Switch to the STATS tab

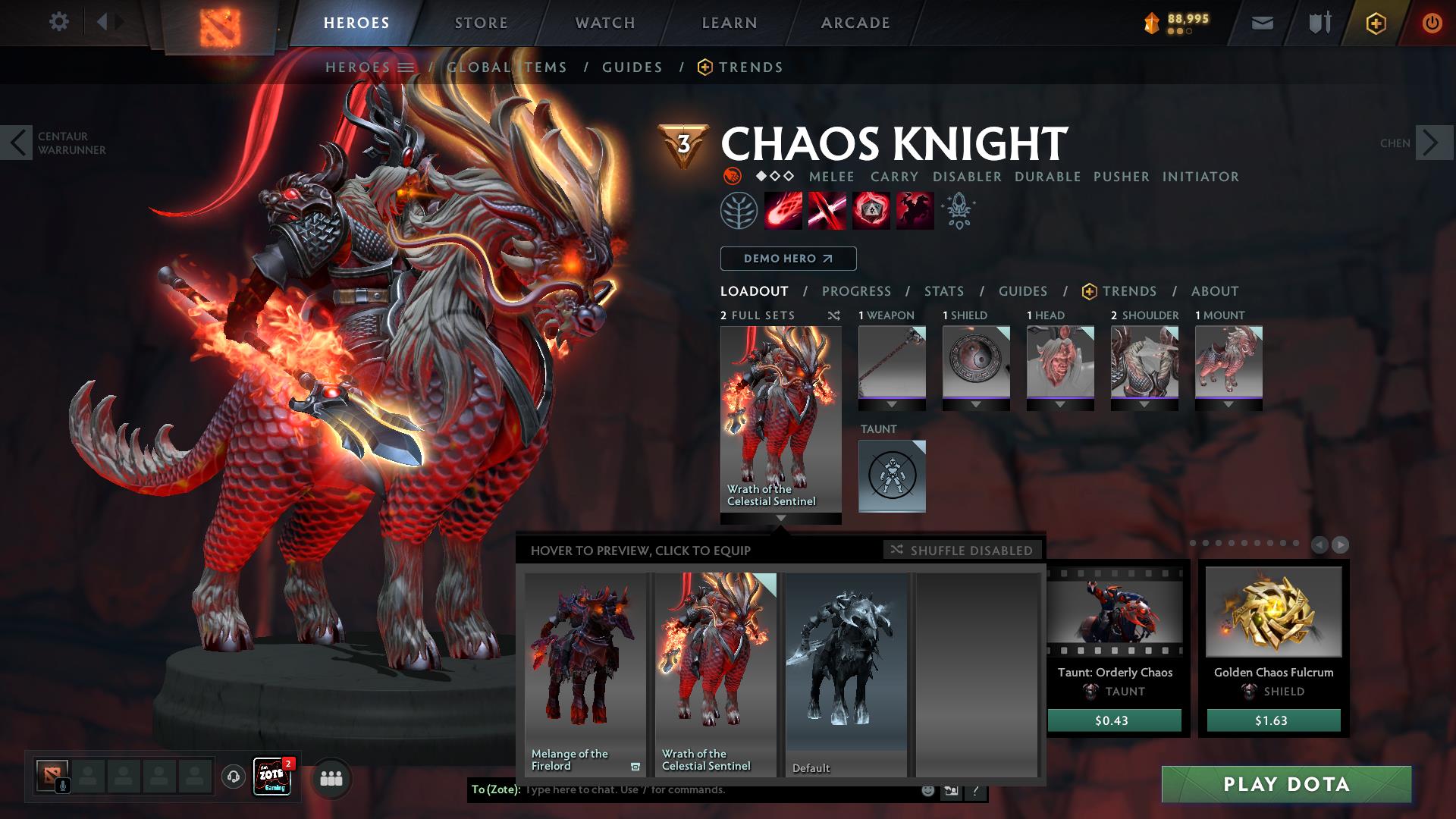tap(943, 290)
